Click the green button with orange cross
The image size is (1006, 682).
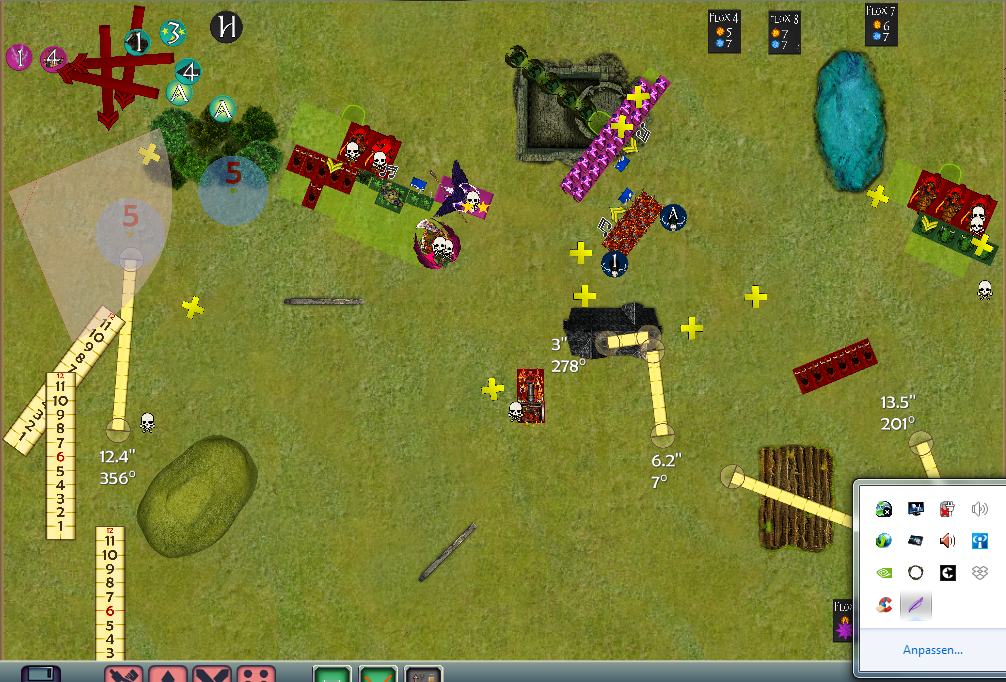coord(379,674)
